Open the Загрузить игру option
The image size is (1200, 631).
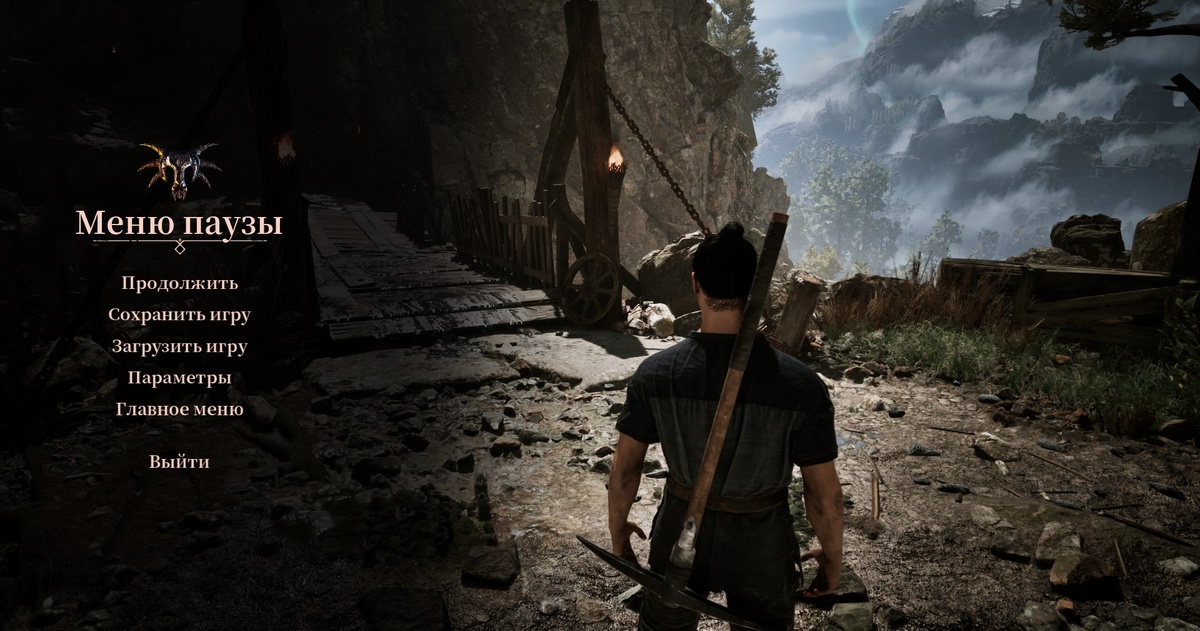click(x=180, y=347)
